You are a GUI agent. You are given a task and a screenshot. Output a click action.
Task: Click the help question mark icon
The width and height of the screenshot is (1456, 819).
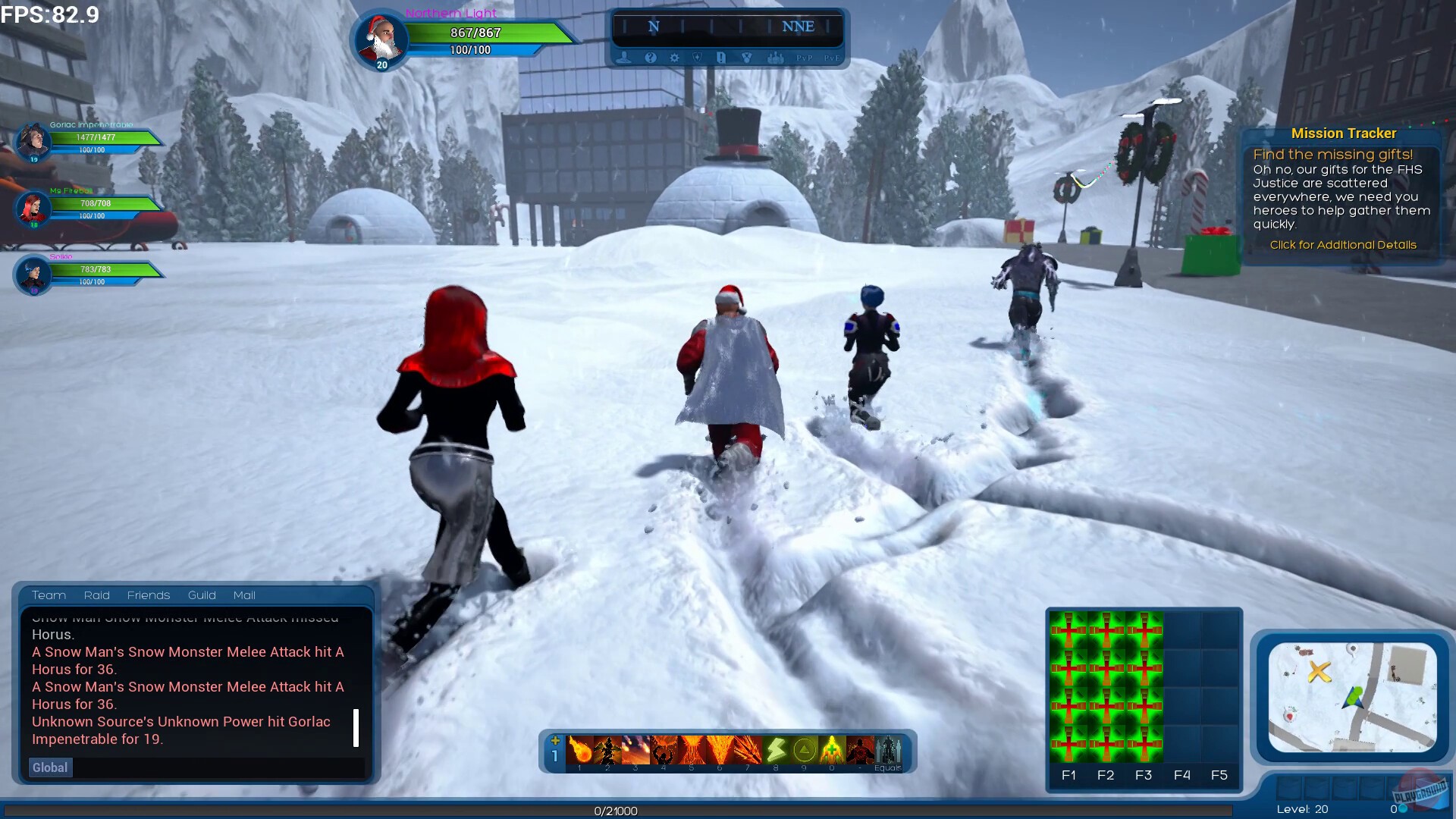click(650, 58)
